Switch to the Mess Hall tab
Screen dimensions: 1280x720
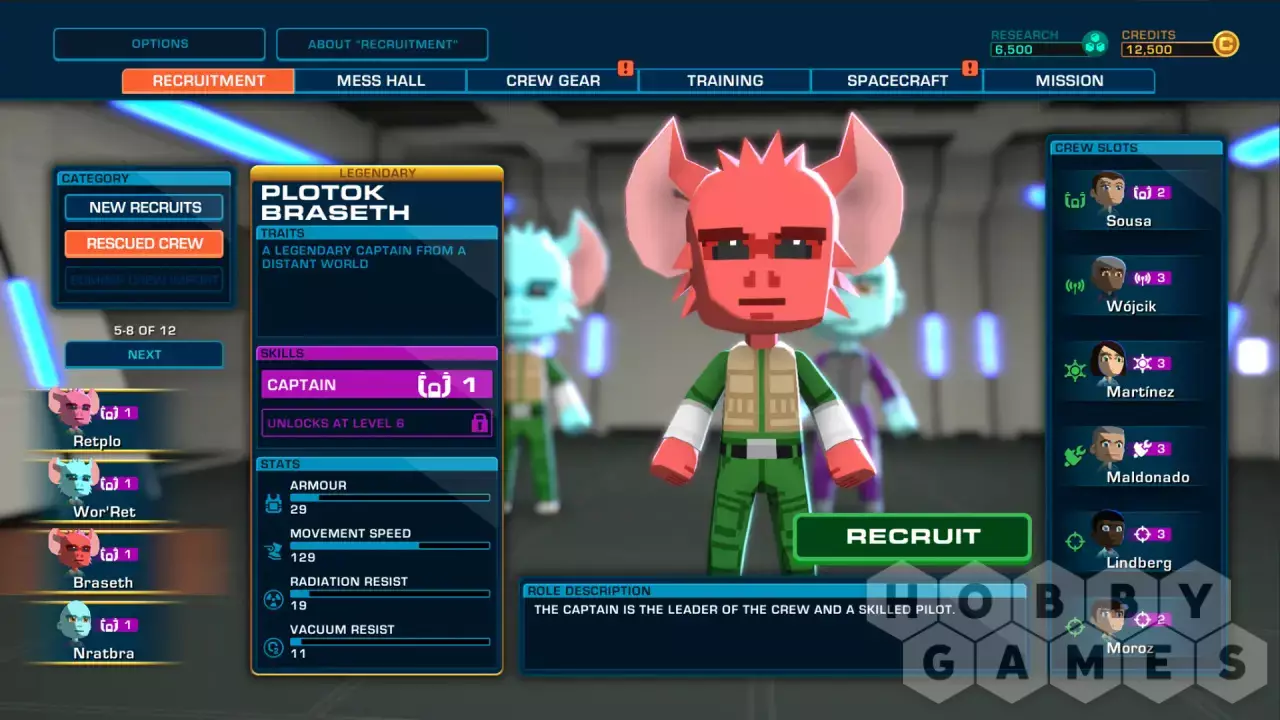click(381, 81)
